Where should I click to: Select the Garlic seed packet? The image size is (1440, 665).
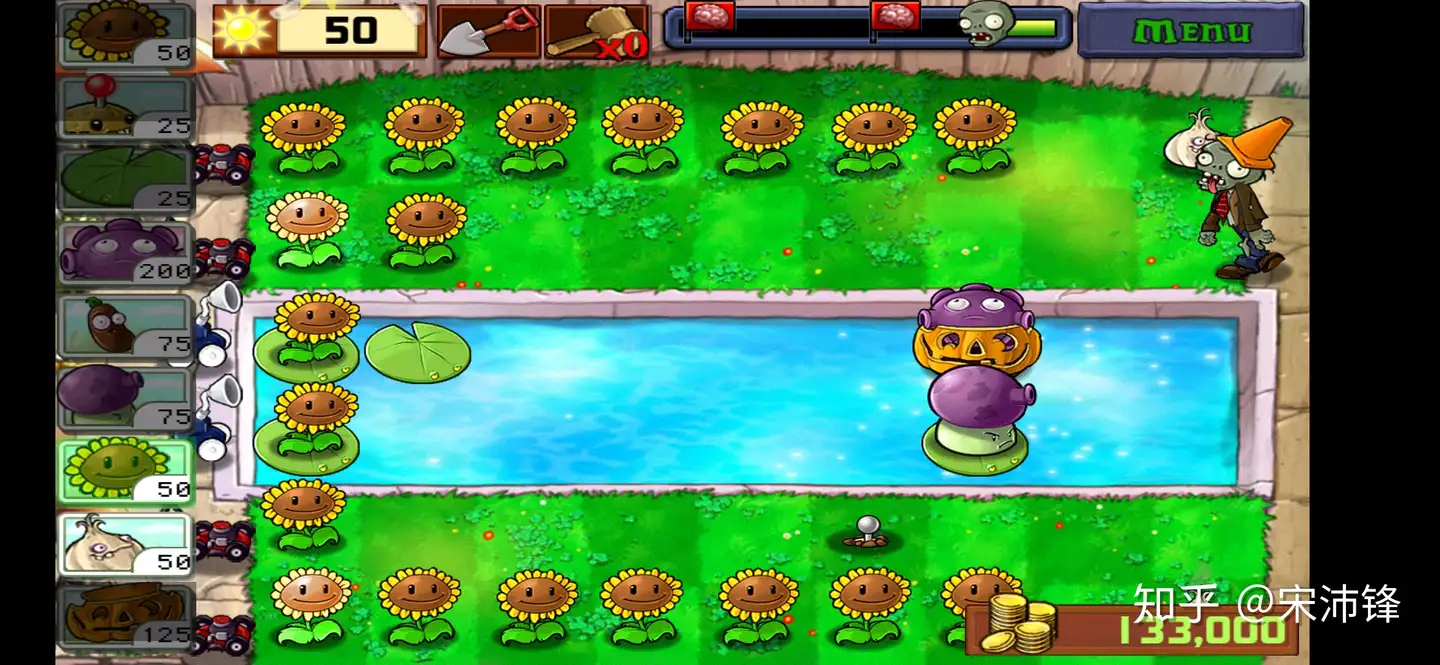point(126,544)
